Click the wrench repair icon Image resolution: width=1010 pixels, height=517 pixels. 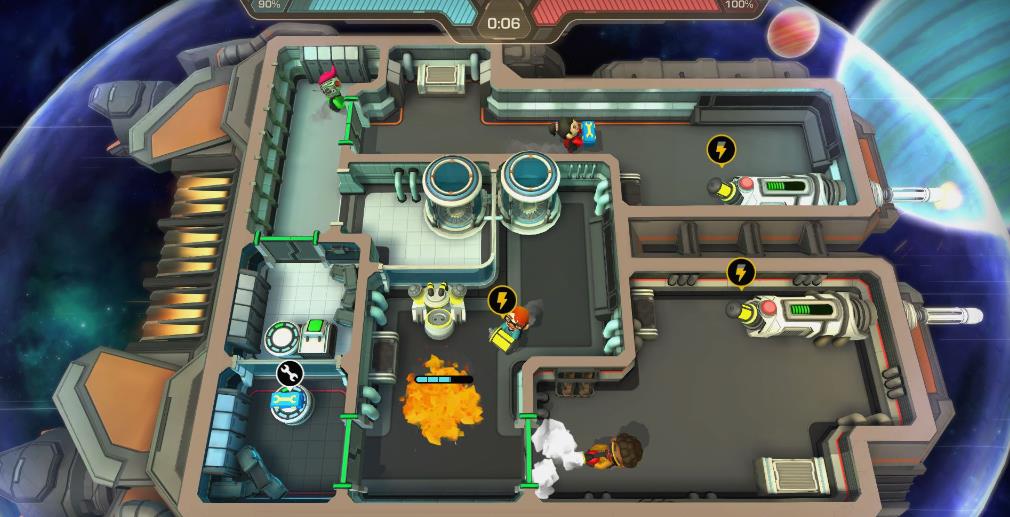point(290,374)
